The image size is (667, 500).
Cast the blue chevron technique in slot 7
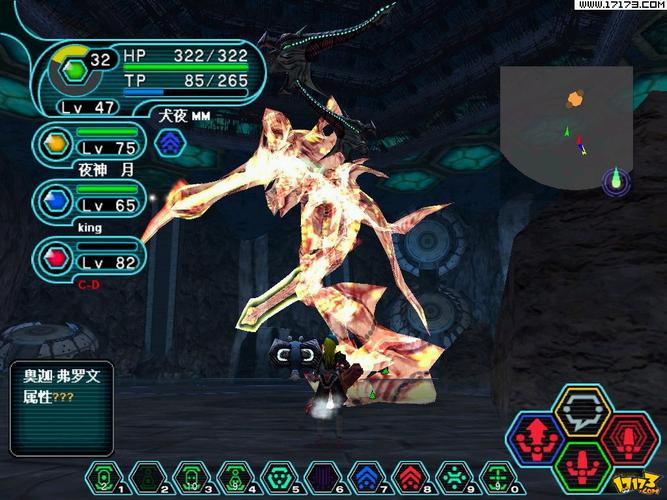[365, 477]
